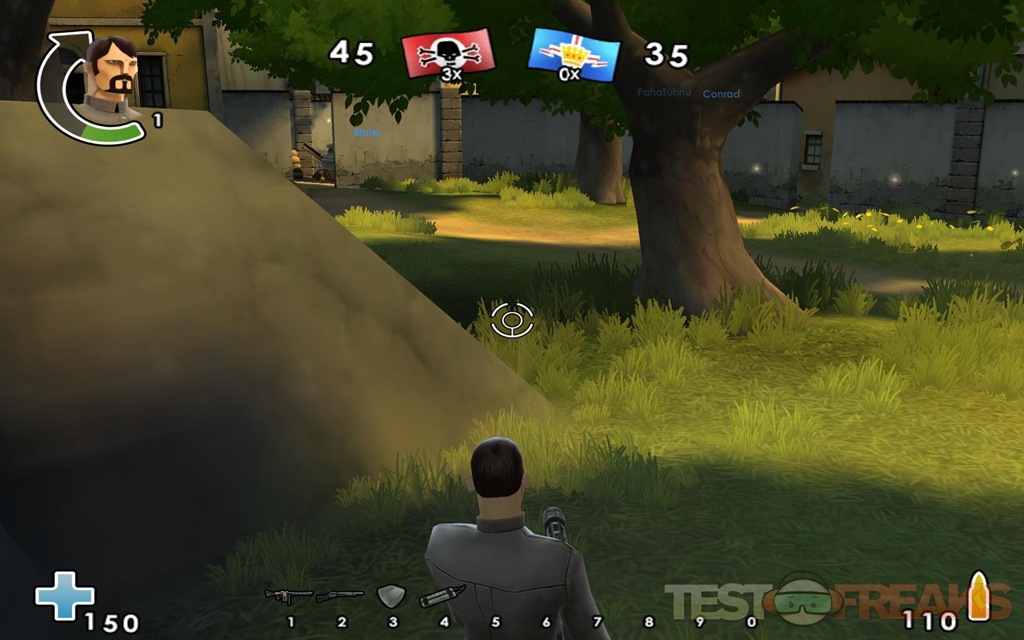Choose the shield item in slot 3
This screenshot has height=640, width=1024.
pyautogui.click(x=390, y=597)
